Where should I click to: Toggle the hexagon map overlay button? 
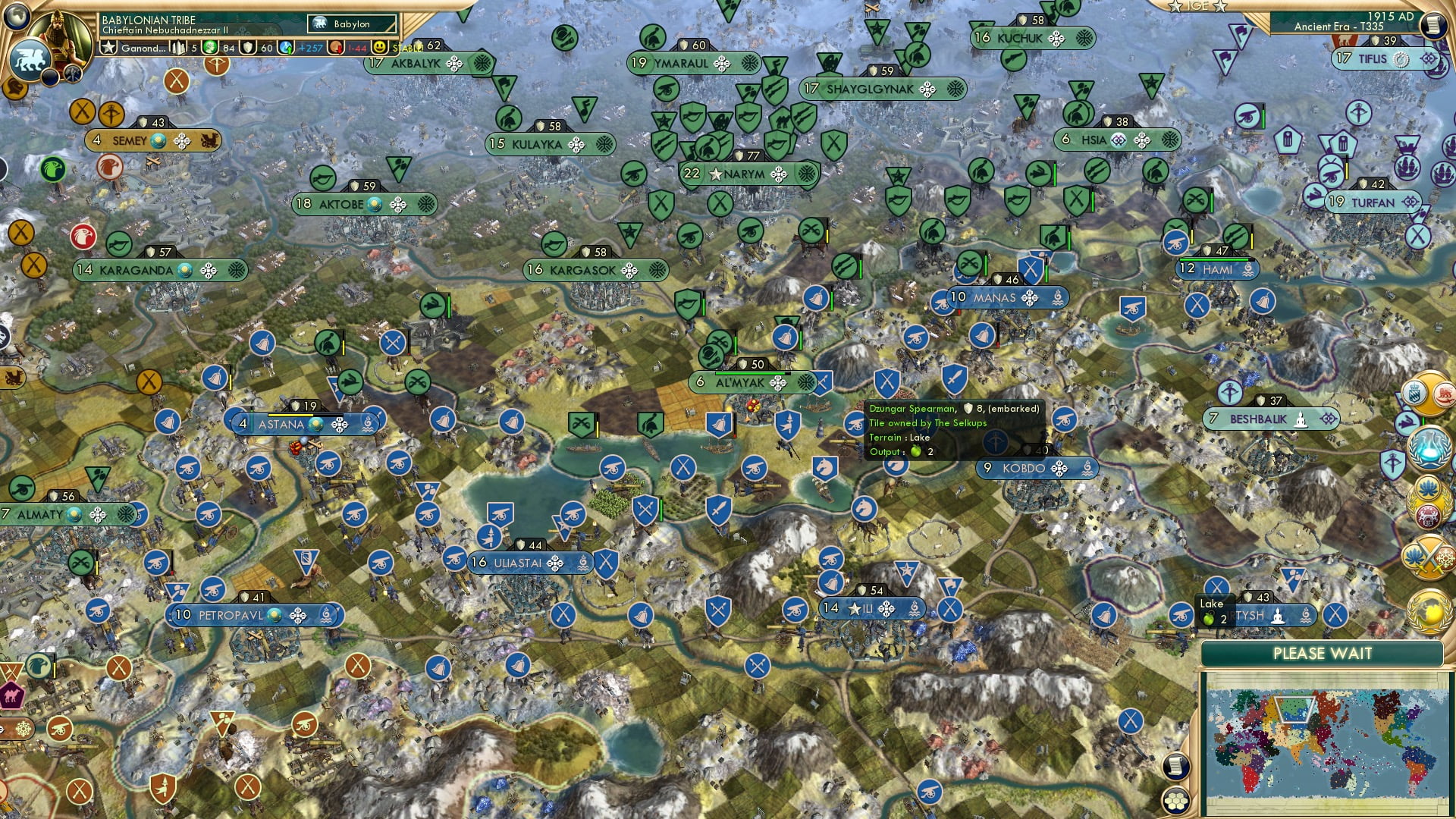click(x=1175, y=801)
